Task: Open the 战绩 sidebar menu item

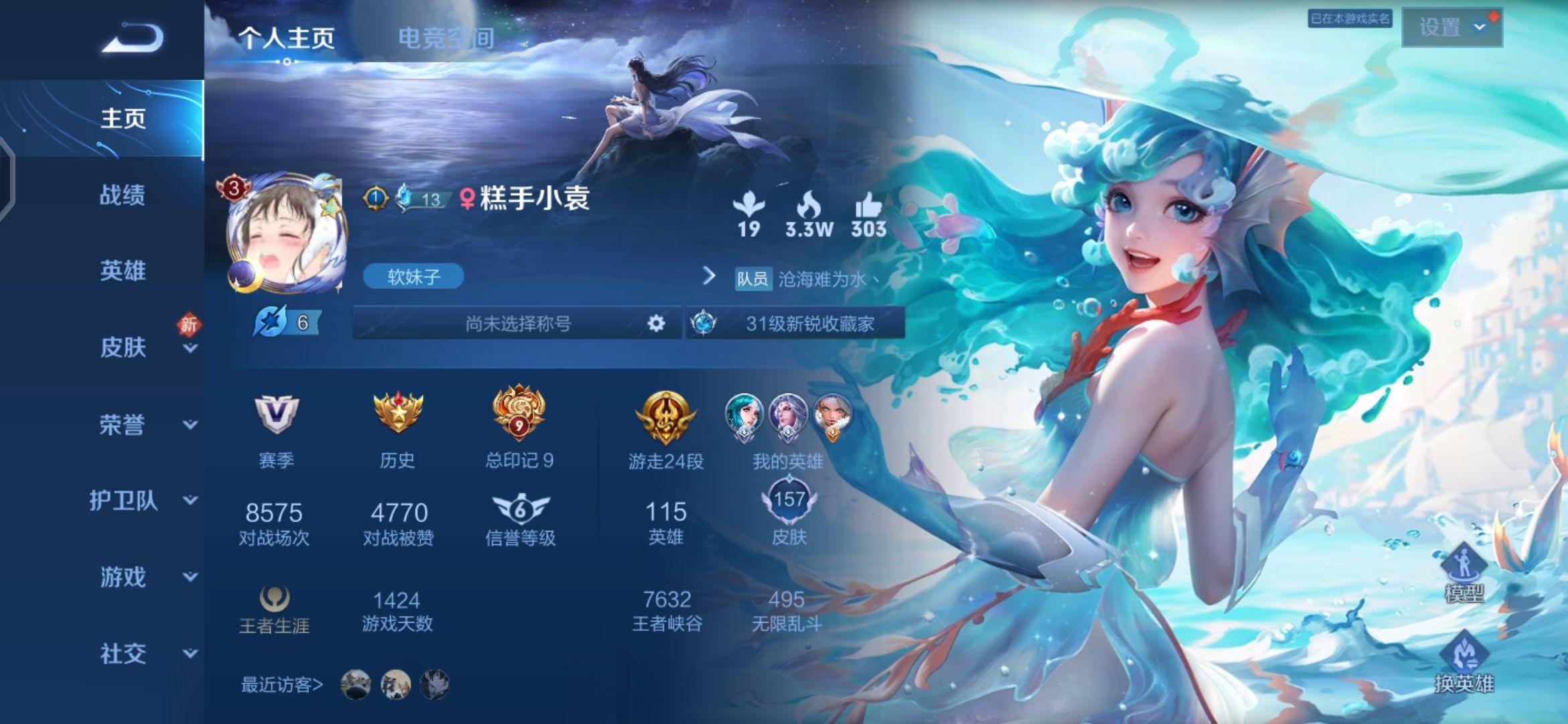Action: 122,195
